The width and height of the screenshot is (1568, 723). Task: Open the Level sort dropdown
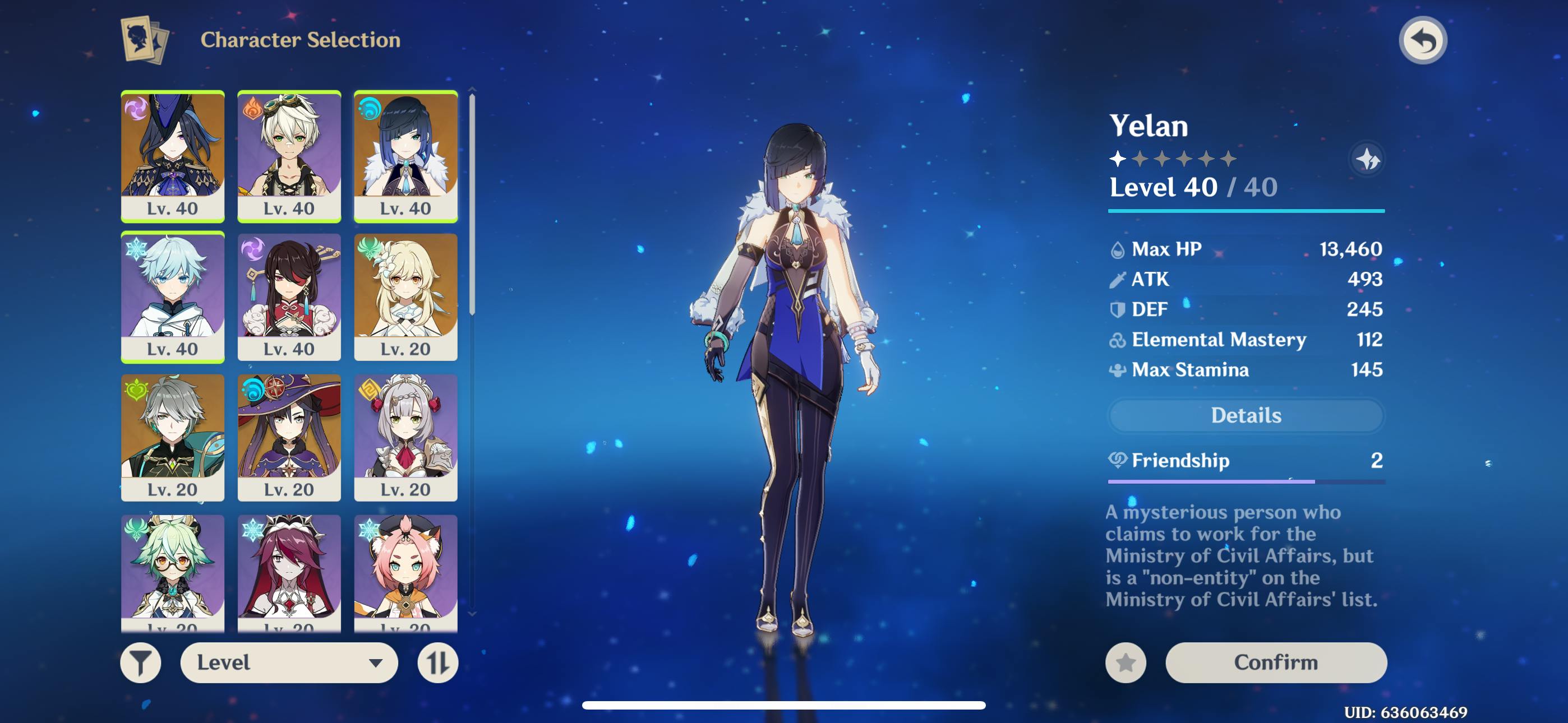pos(288,662)
